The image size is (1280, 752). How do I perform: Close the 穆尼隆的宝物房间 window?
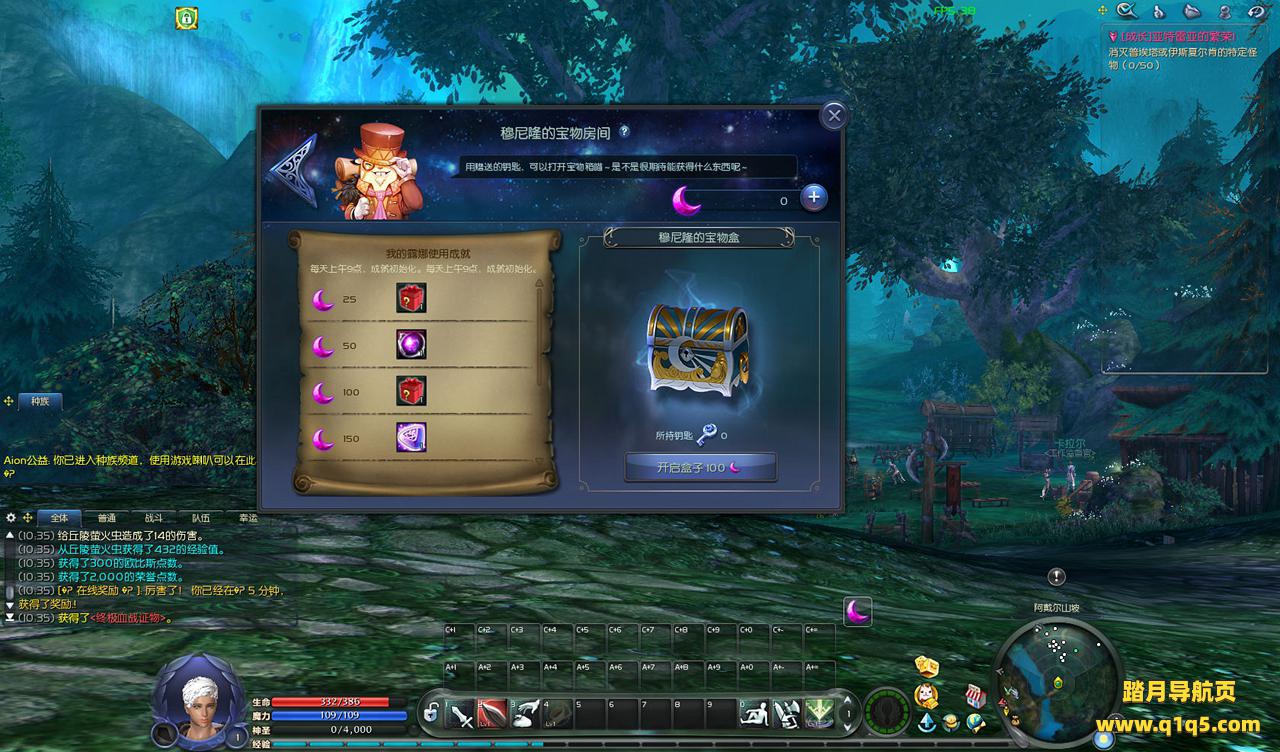pos(834,115)
